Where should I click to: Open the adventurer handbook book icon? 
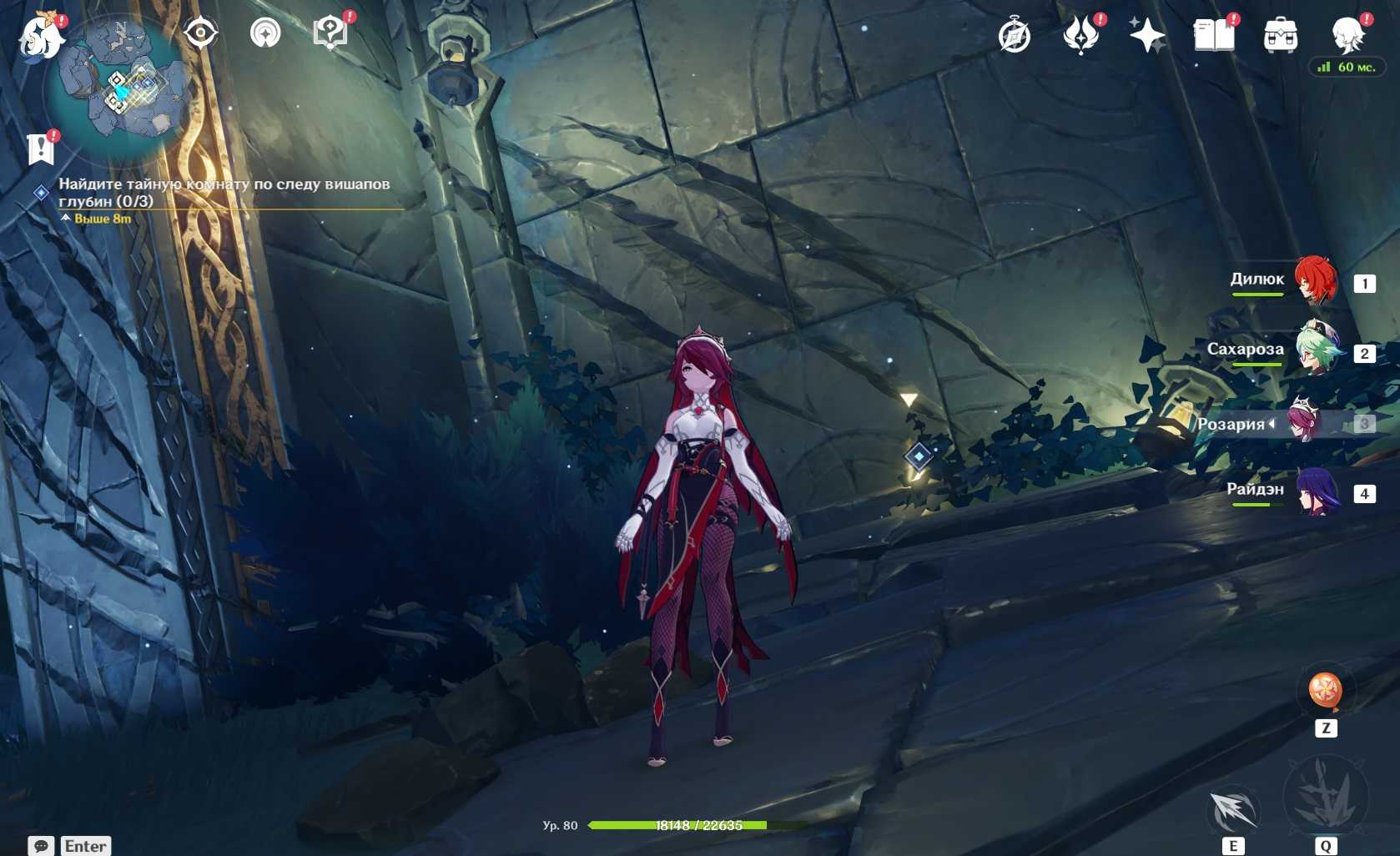(x=1214, y=36)
